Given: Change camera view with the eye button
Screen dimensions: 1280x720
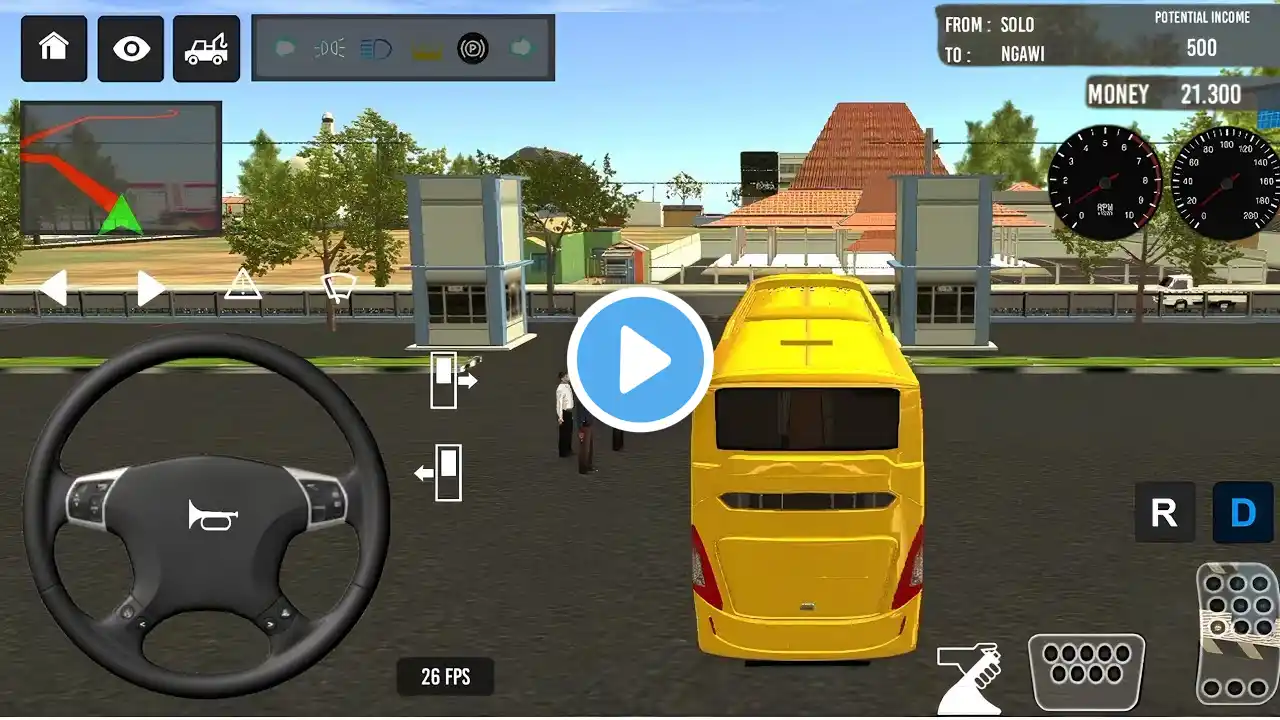Looking at the screenshot, I should tap(130, 48).
